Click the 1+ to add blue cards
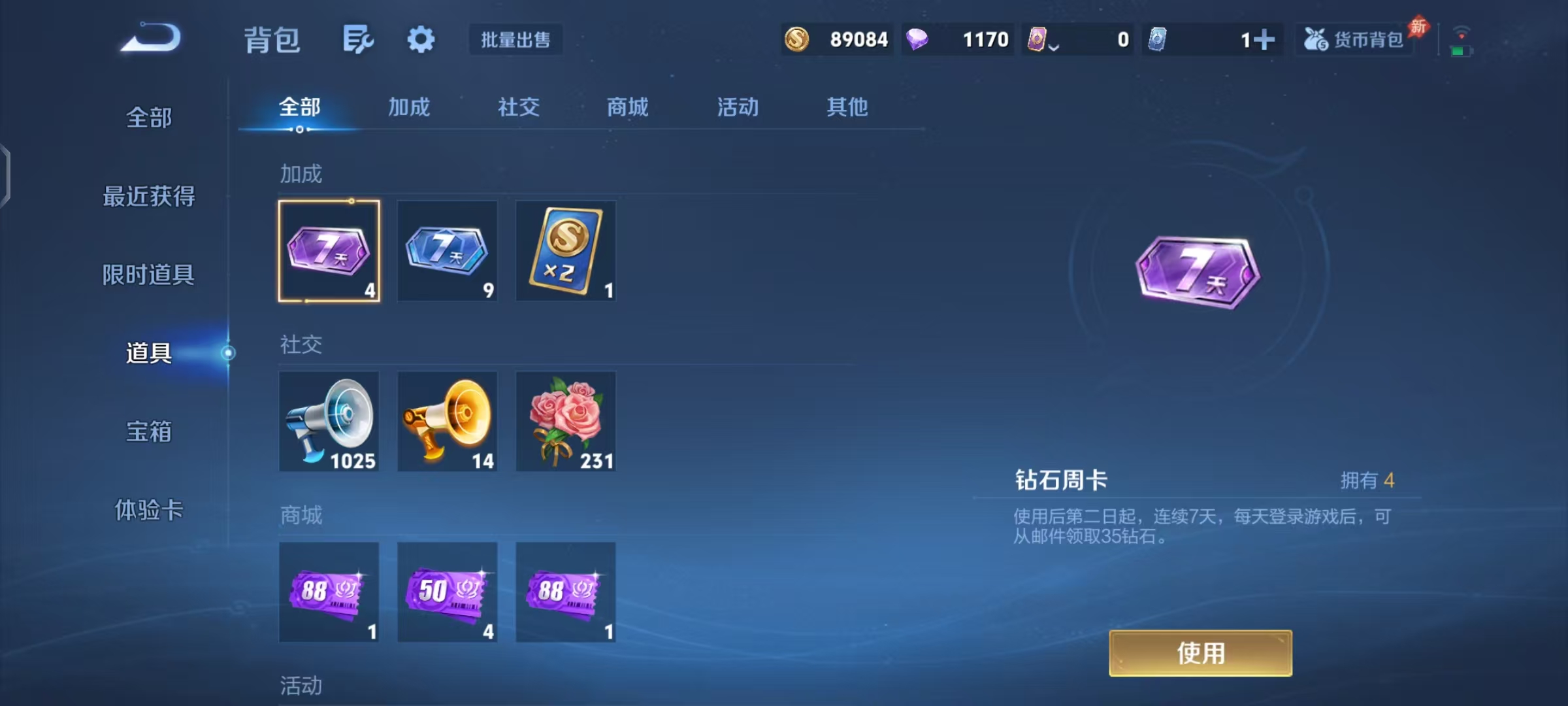Viewport: 1568px width, 706px height. click(x=1261, y=40)
